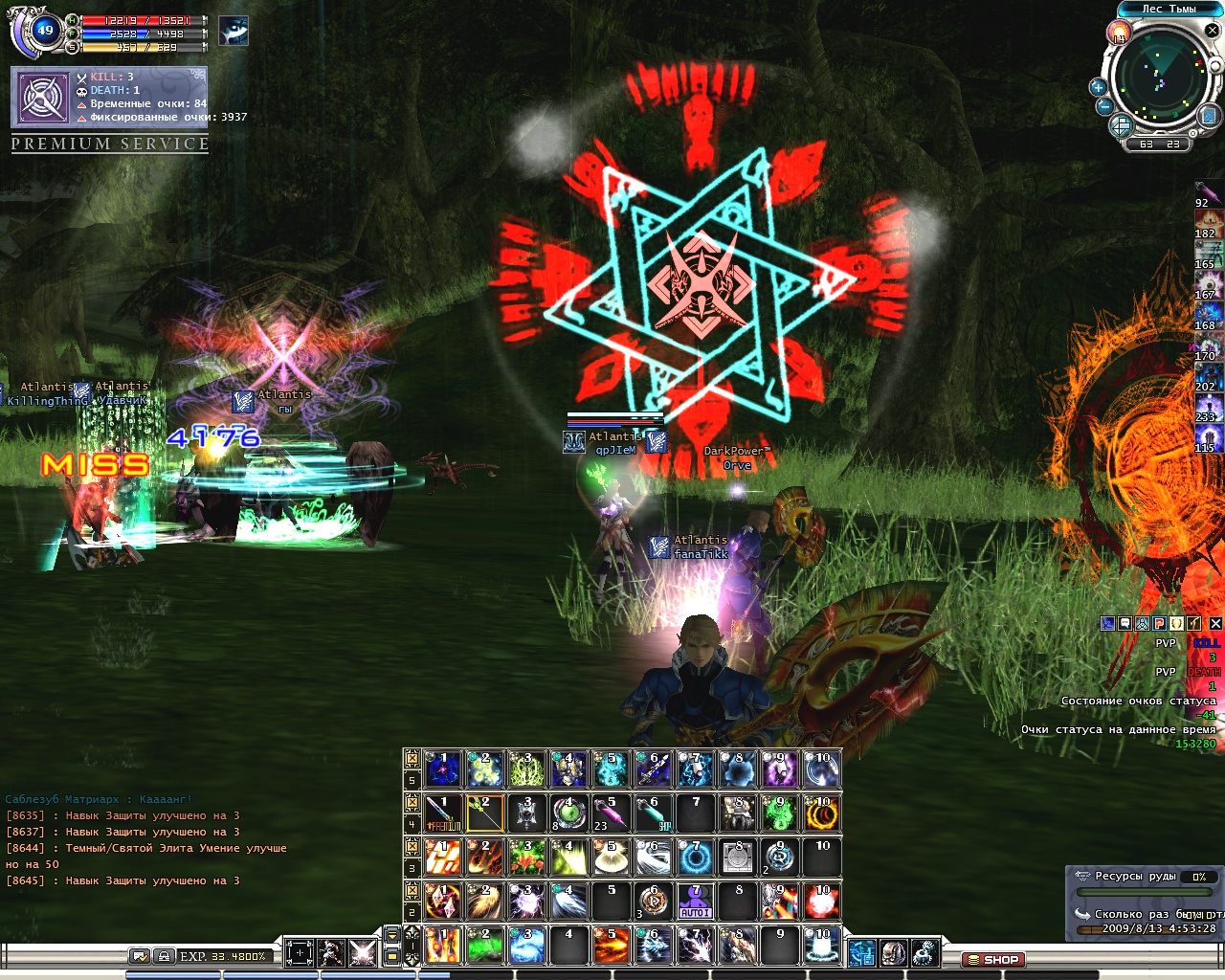Viewport: 1225px width, 980px height.
Task: Activate the red flower field skill
Action: click(526, 857)
